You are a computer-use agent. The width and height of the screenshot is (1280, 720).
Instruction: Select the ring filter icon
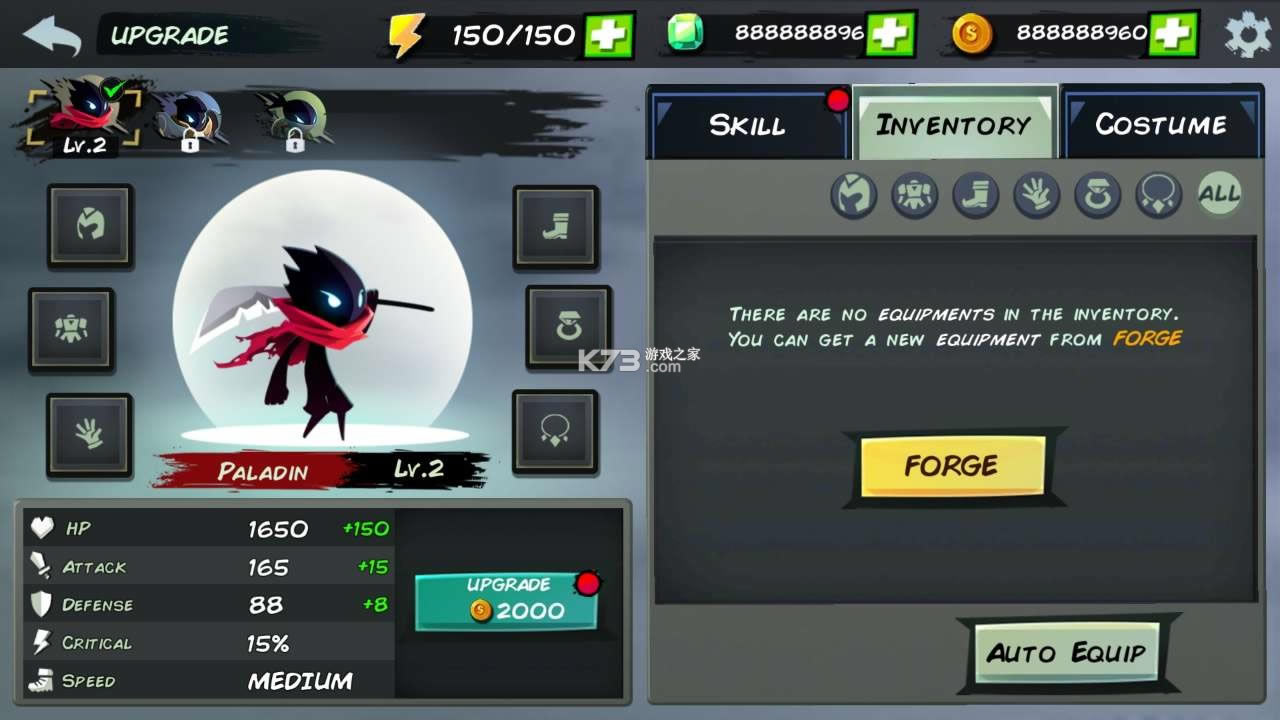[x=1096, y=195]
